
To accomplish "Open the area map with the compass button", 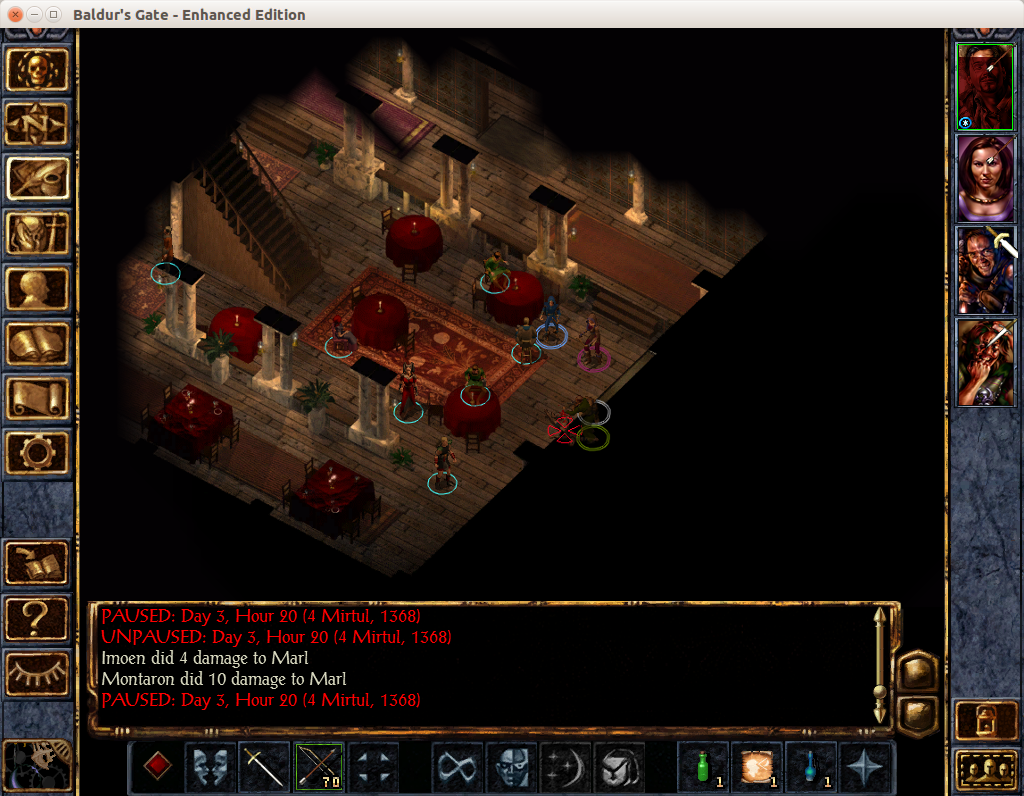I will [x=39, y=124].
